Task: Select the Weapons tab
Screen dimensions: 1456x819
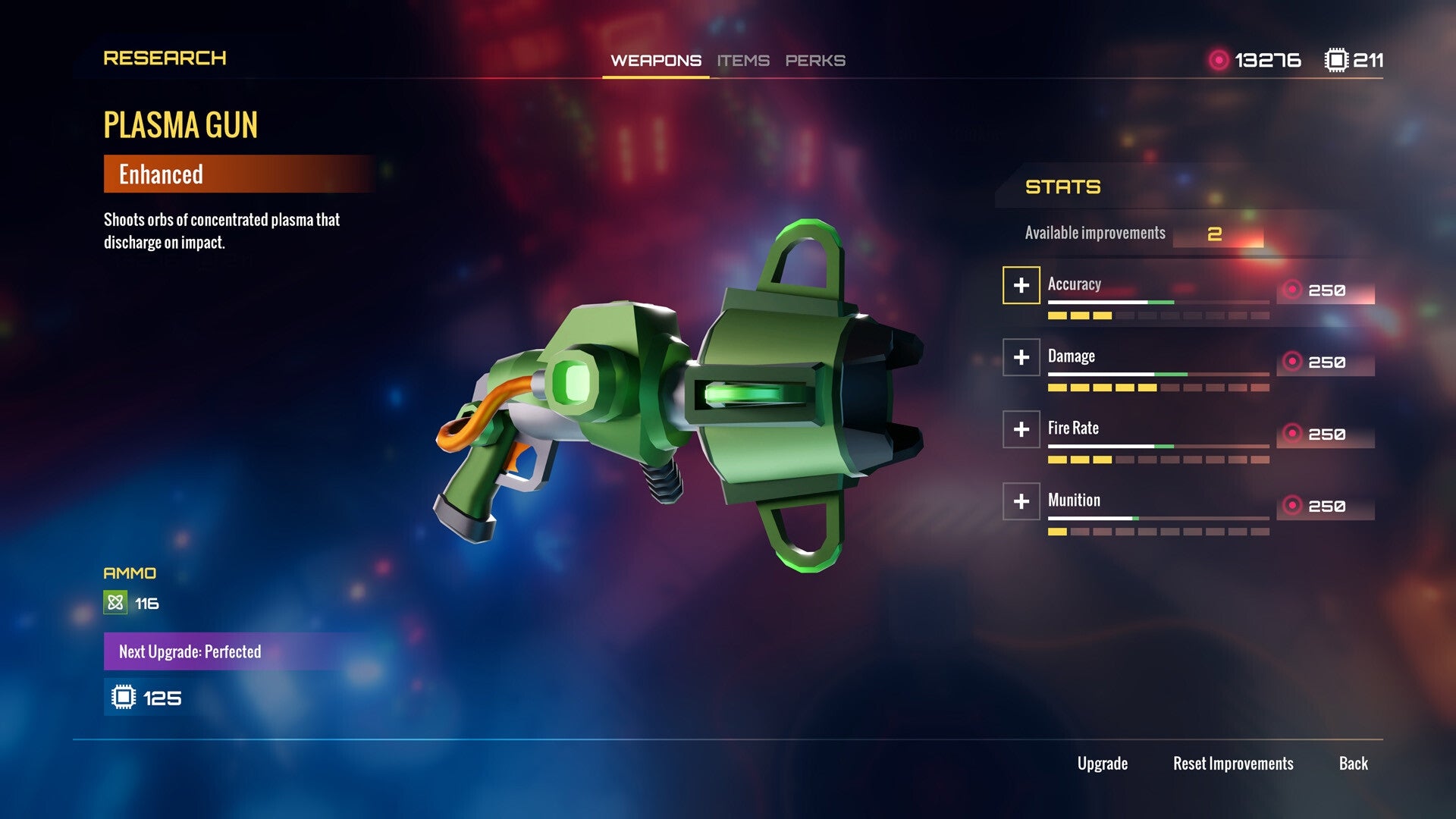Action: [655, 61]
